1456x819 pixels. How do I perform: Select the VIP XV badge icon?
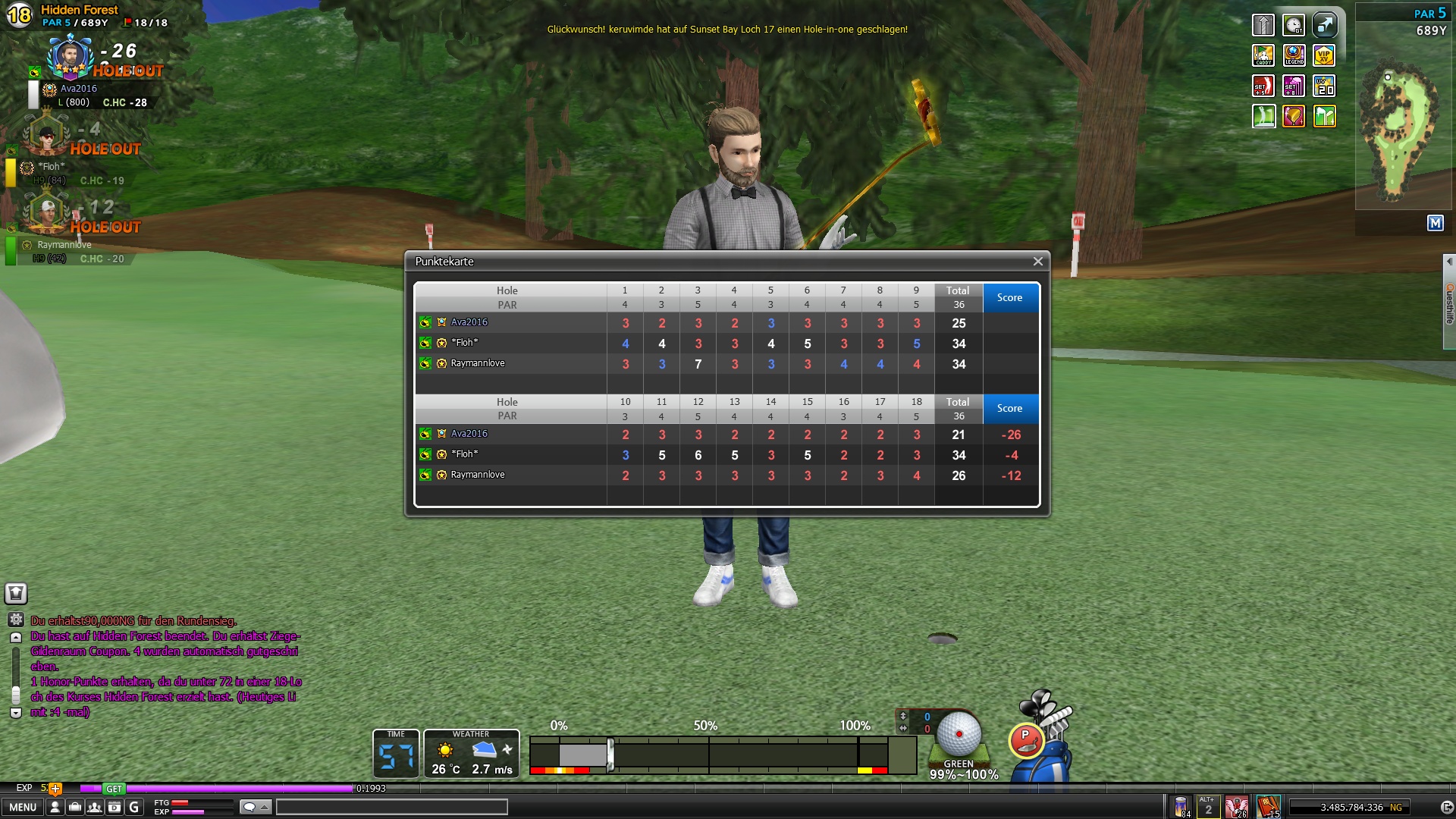point(1324,55)
